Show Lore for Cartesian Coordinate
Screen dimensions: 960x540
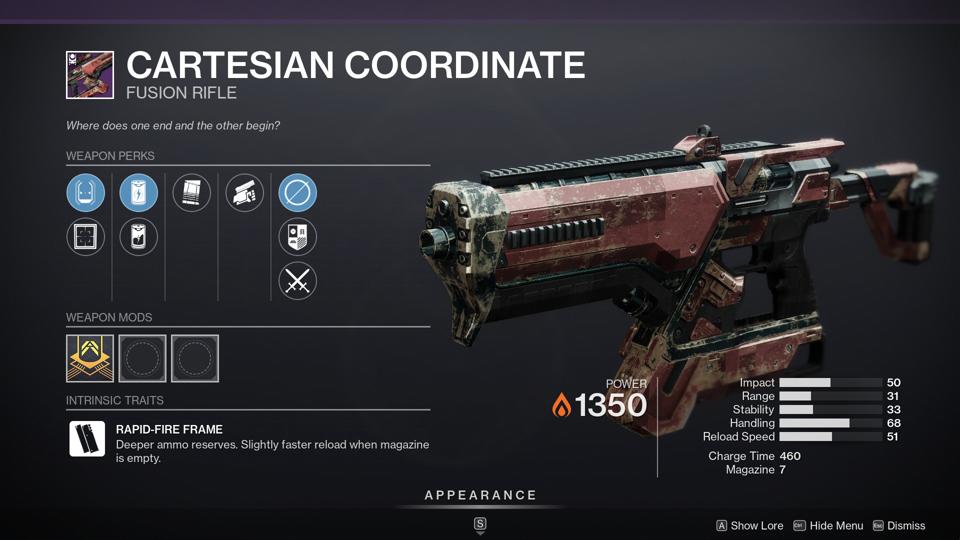750,526
